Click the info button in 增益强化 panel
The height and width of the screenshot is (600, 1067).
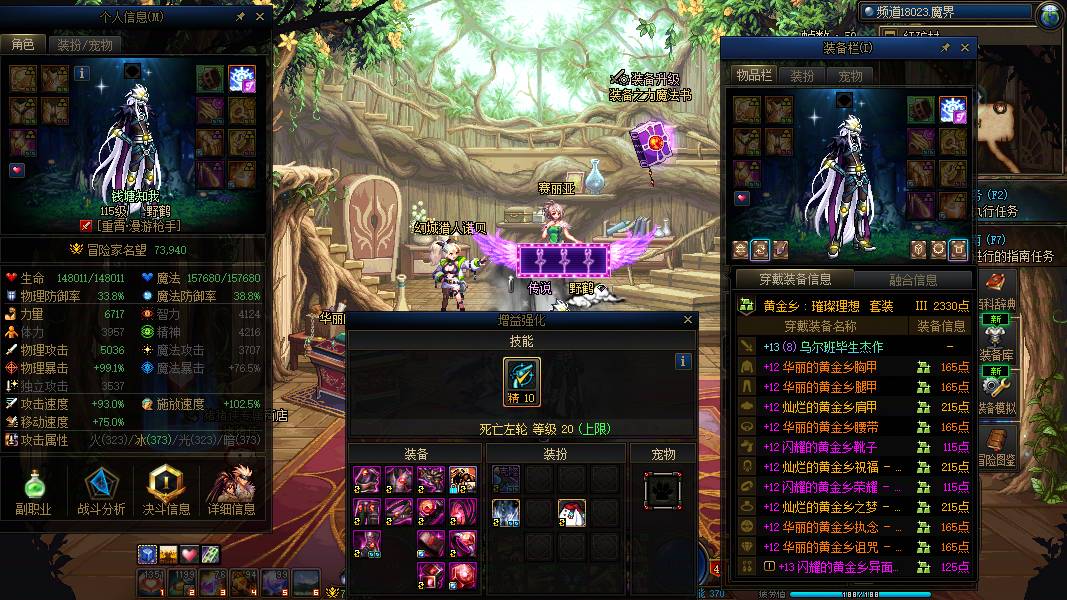tap(684, 361)
